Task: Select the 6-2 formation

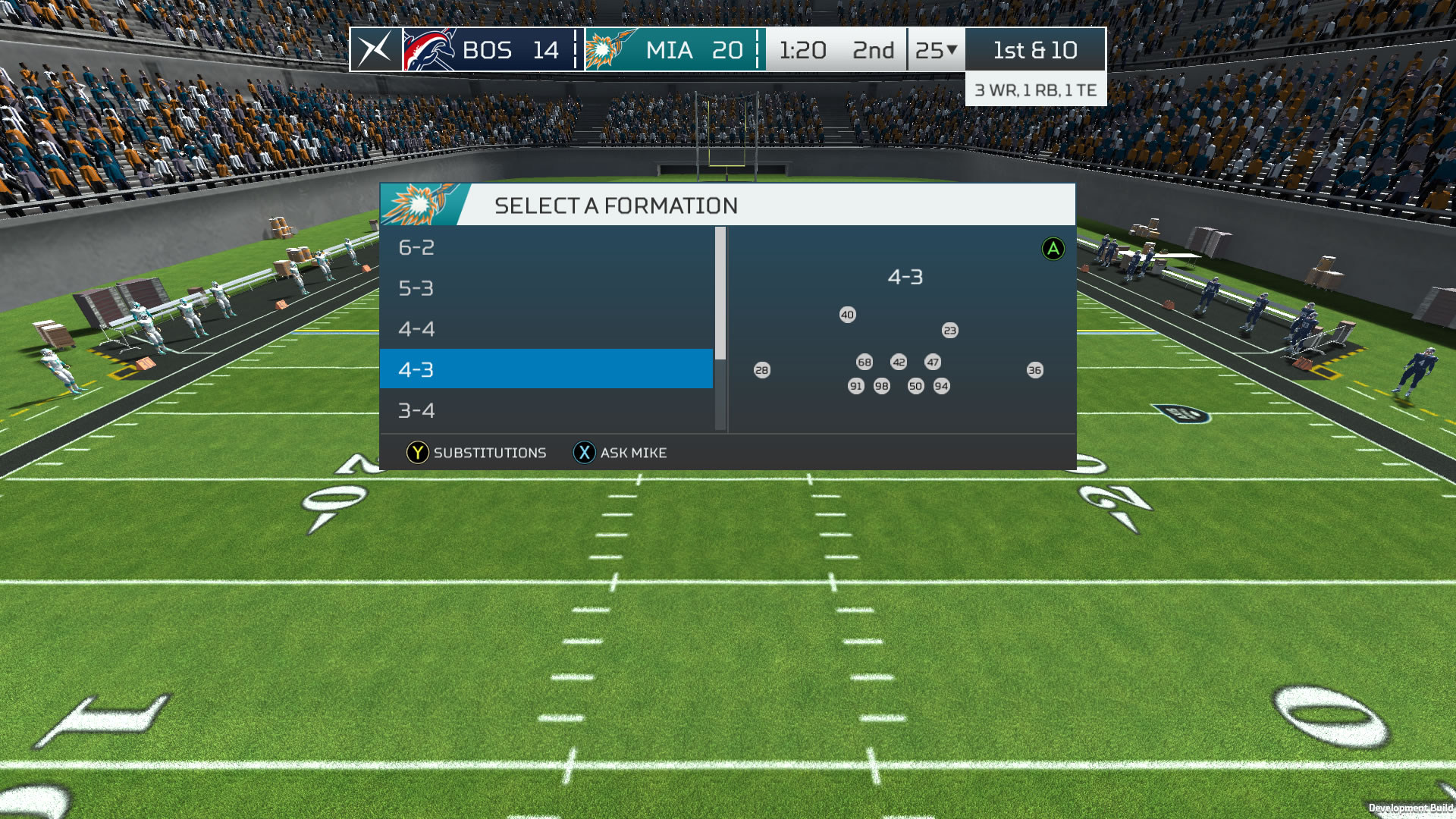Action: pos(546,247)
